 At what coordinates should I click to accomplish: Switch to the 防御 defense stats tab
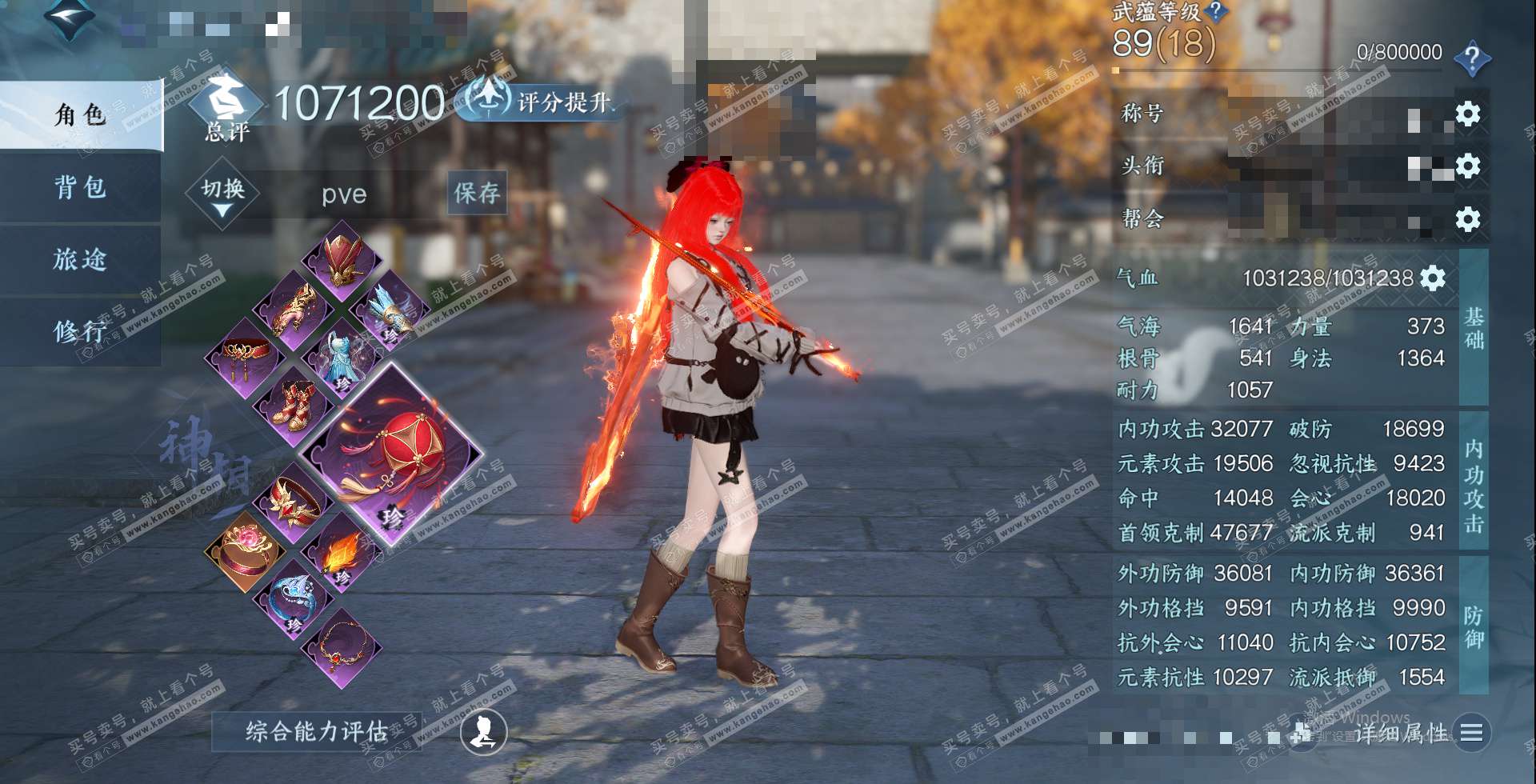click(x=1474, y=626)
